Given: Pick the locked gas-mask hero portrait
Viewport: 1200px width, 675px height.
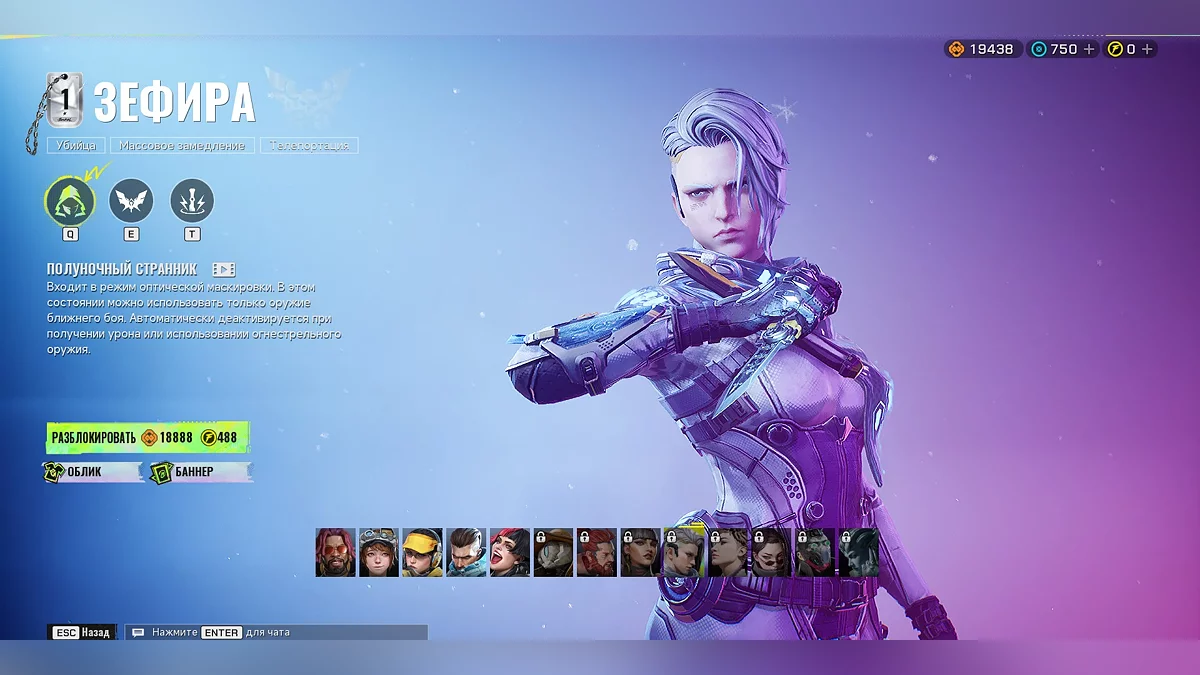Looking at the screenshot, I should 814,553.
